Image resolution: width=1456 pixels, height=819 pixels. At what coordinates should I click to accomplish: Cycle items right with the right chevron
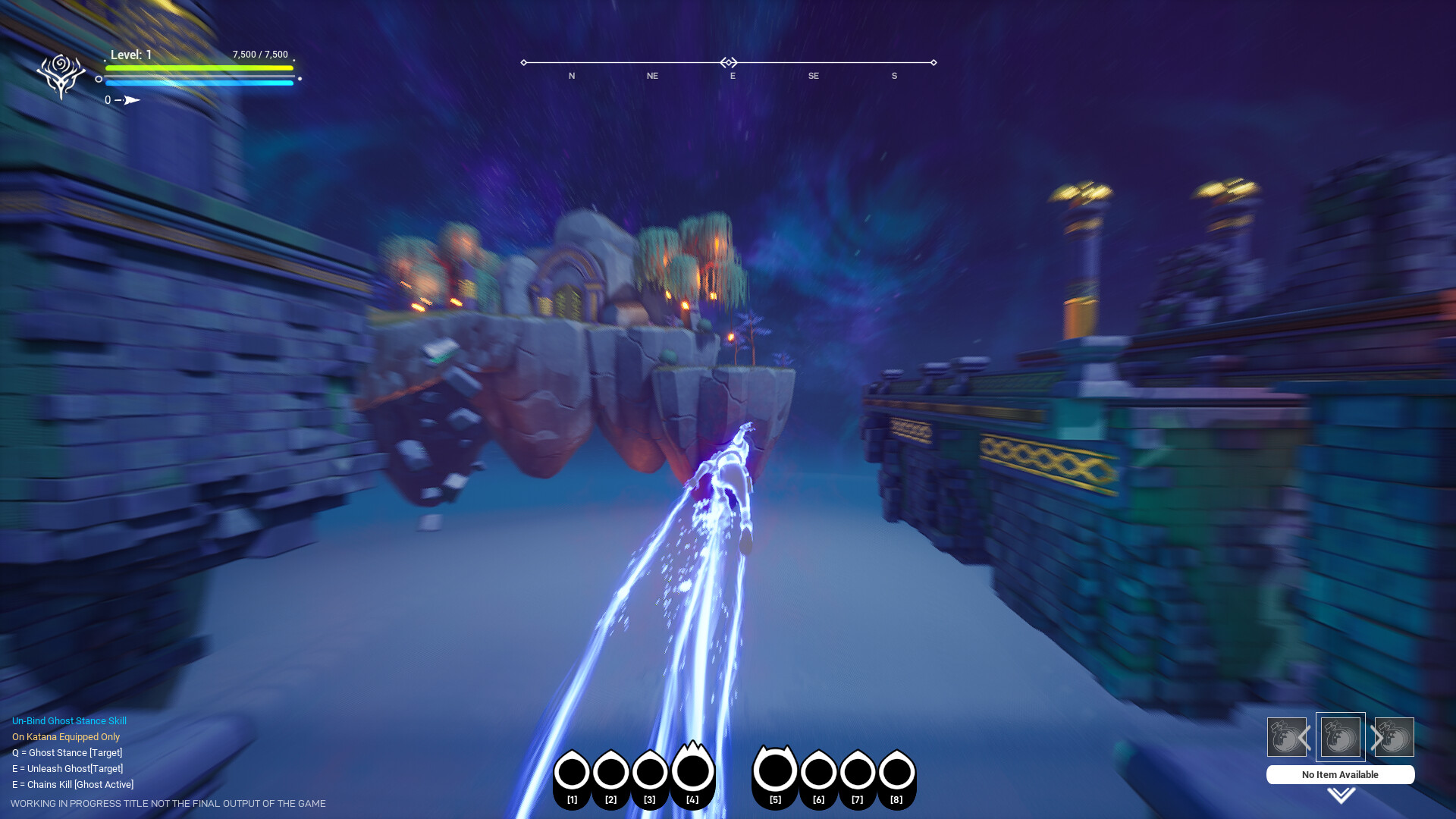point(1375,736)
